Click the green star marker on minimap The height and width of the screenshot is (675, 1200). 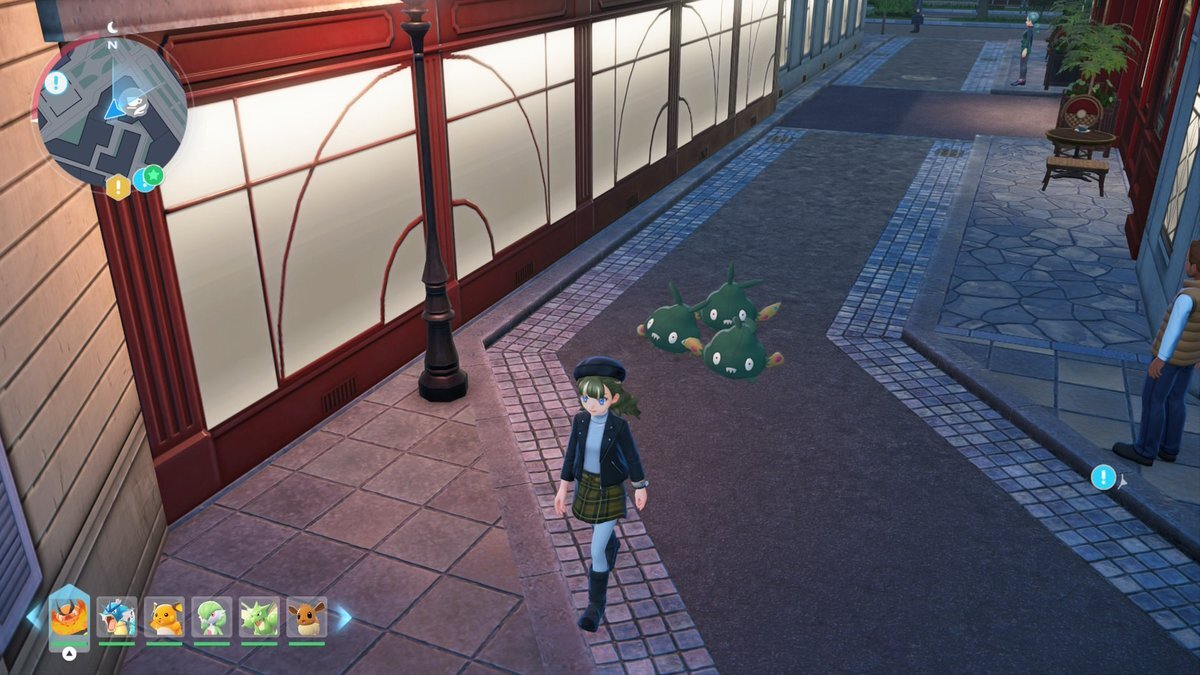153,175
